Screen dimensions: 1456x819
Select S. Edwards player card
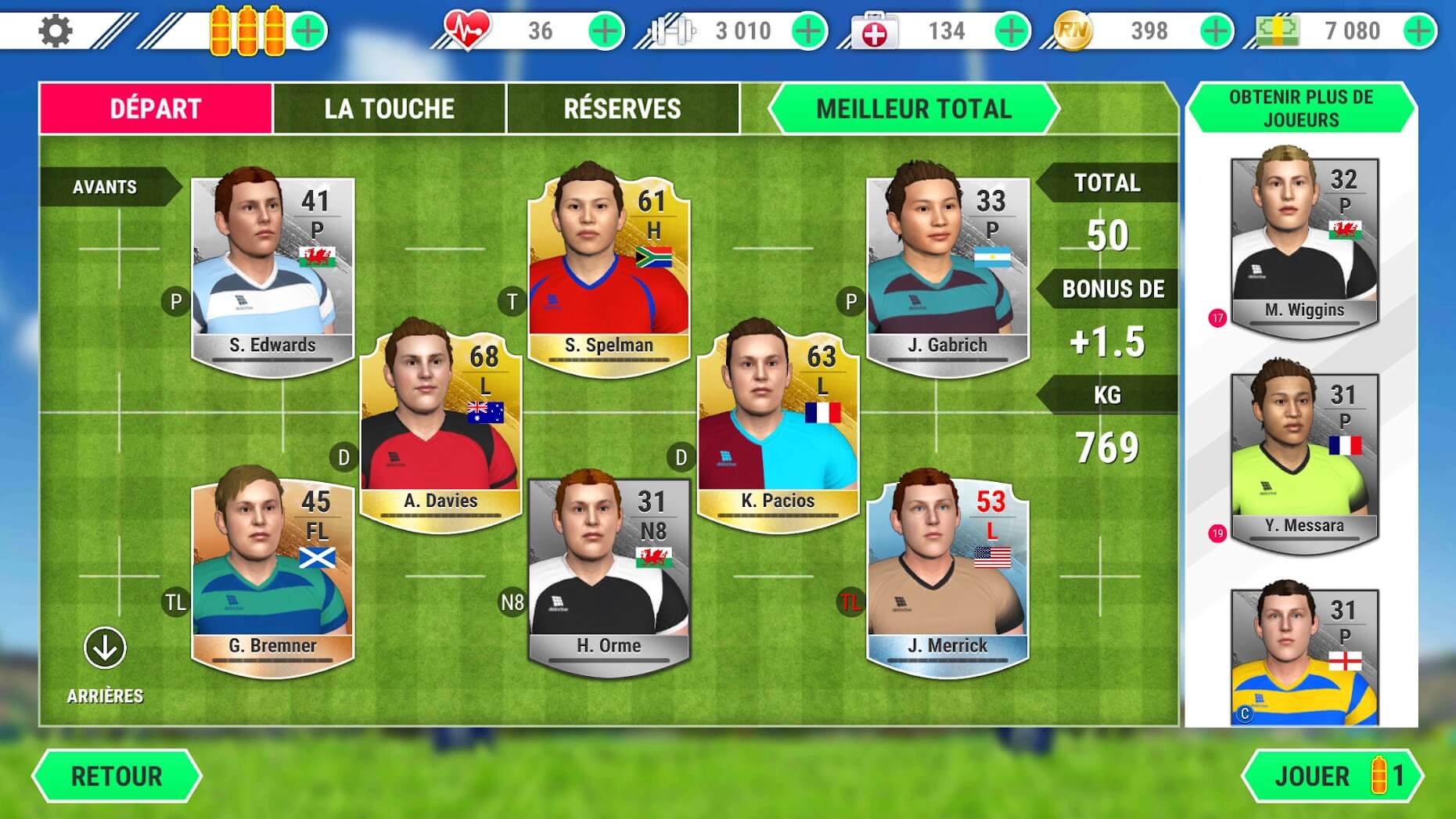pos(272,274)
